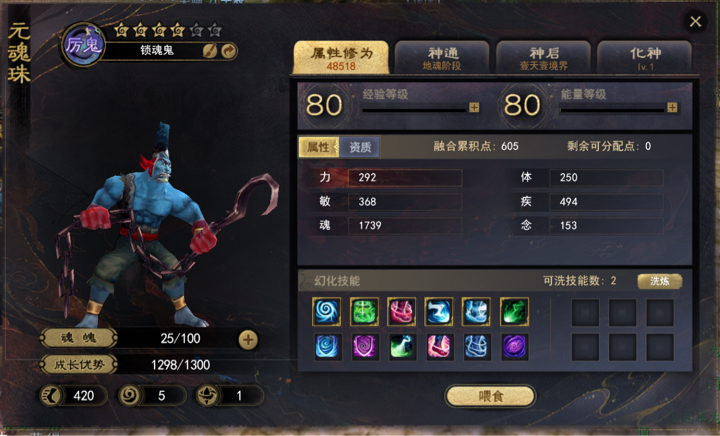720x436 pixels.
Task: Select the 属性 sub-tab
Action: click(318, 147)
